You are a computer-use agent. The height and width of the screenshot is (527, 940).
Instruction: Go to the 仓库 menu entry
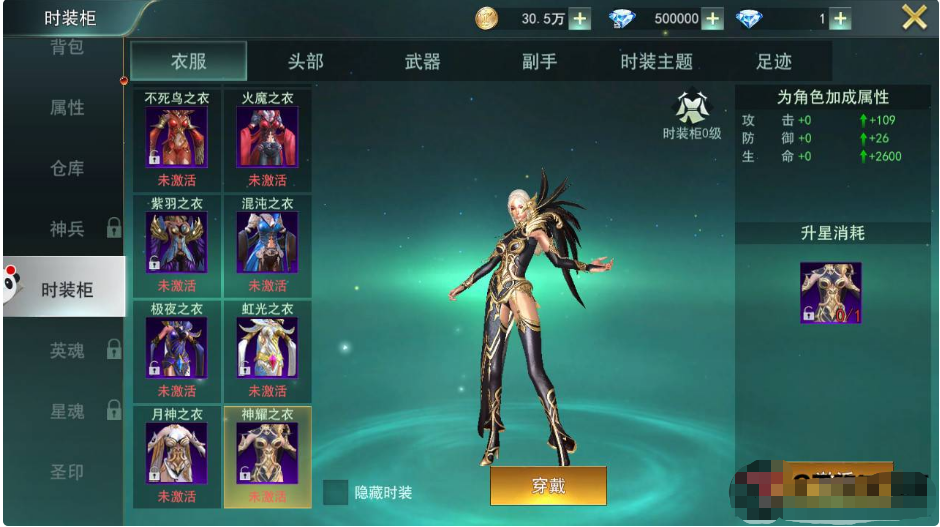coord(67,169)
